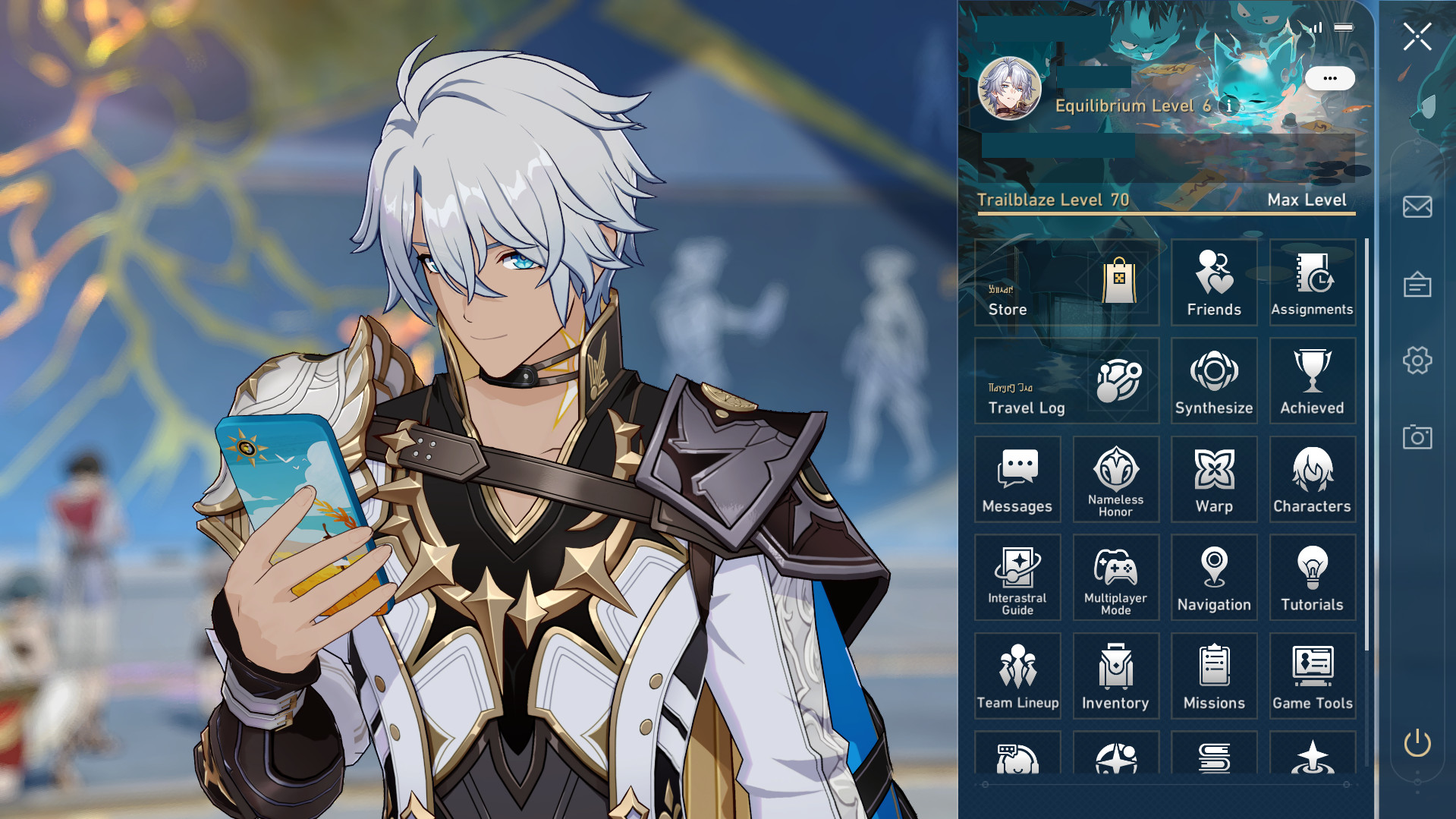Launch Multiplayer Mode
The height and width of the screenshot is (819, 1456).
(1115, 578)
